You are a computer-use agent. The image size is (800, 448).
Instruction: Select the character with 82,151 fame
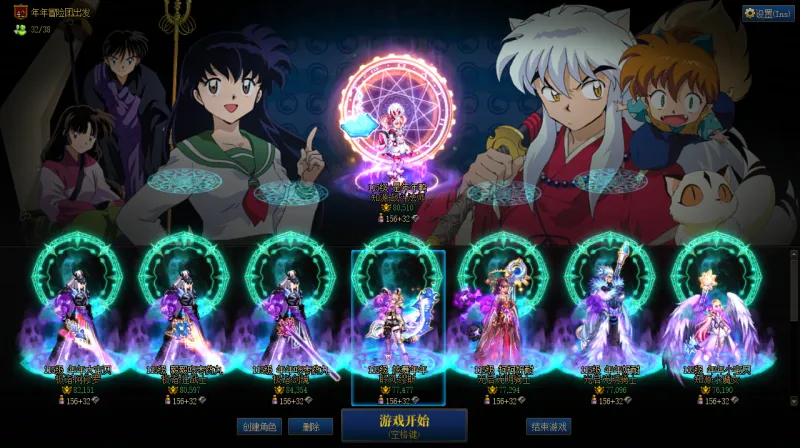pyautogui.click(x=78, y=320)
